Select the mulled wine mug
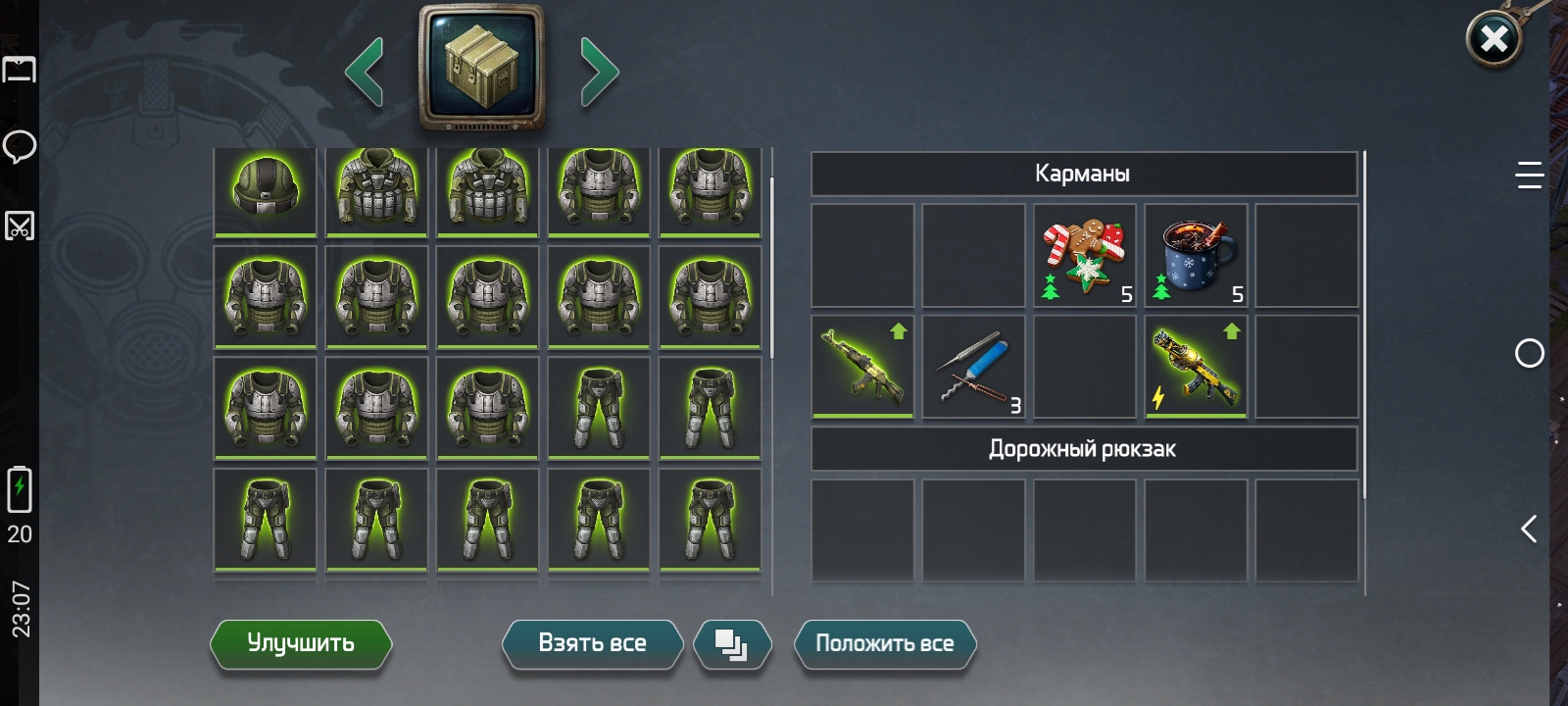Image resolution: width=1568 pixels, height=706 pixels. pos(1196,256)
